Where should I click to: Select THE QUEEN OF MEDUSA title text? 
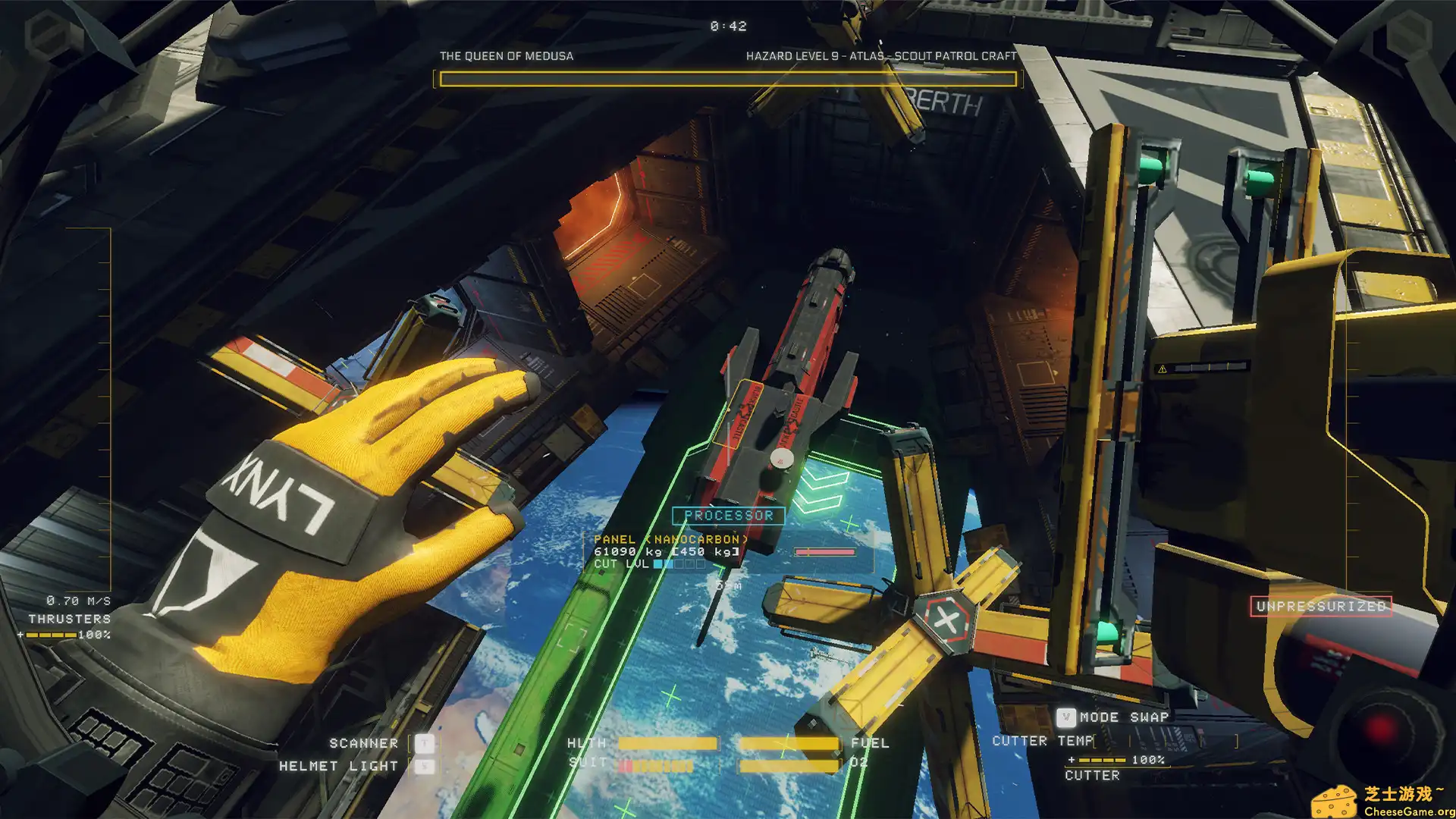[x=506, y=55]
